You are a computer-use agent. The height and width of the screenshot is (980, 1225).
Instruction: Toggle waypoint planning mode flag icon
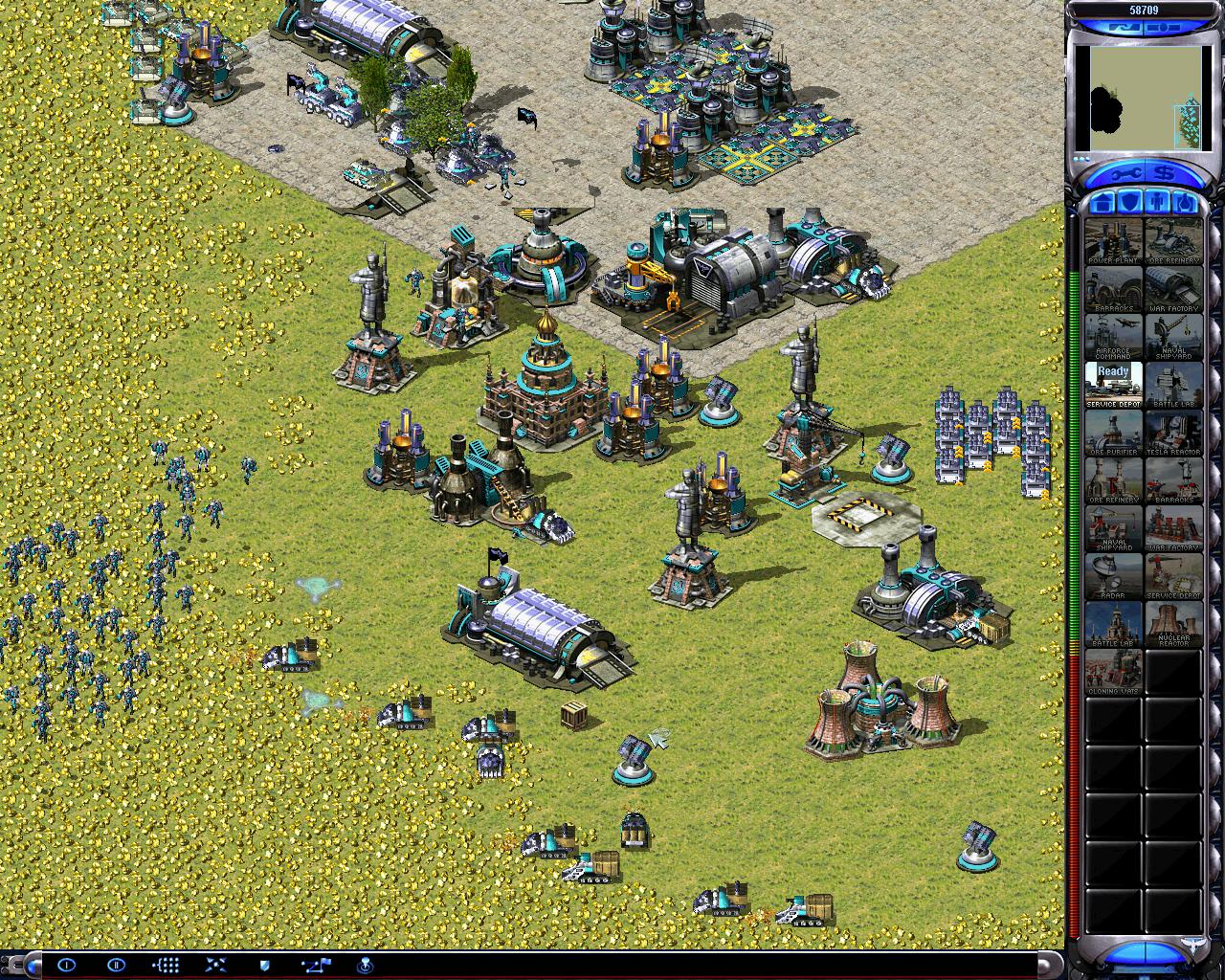(x=316, y=965)
